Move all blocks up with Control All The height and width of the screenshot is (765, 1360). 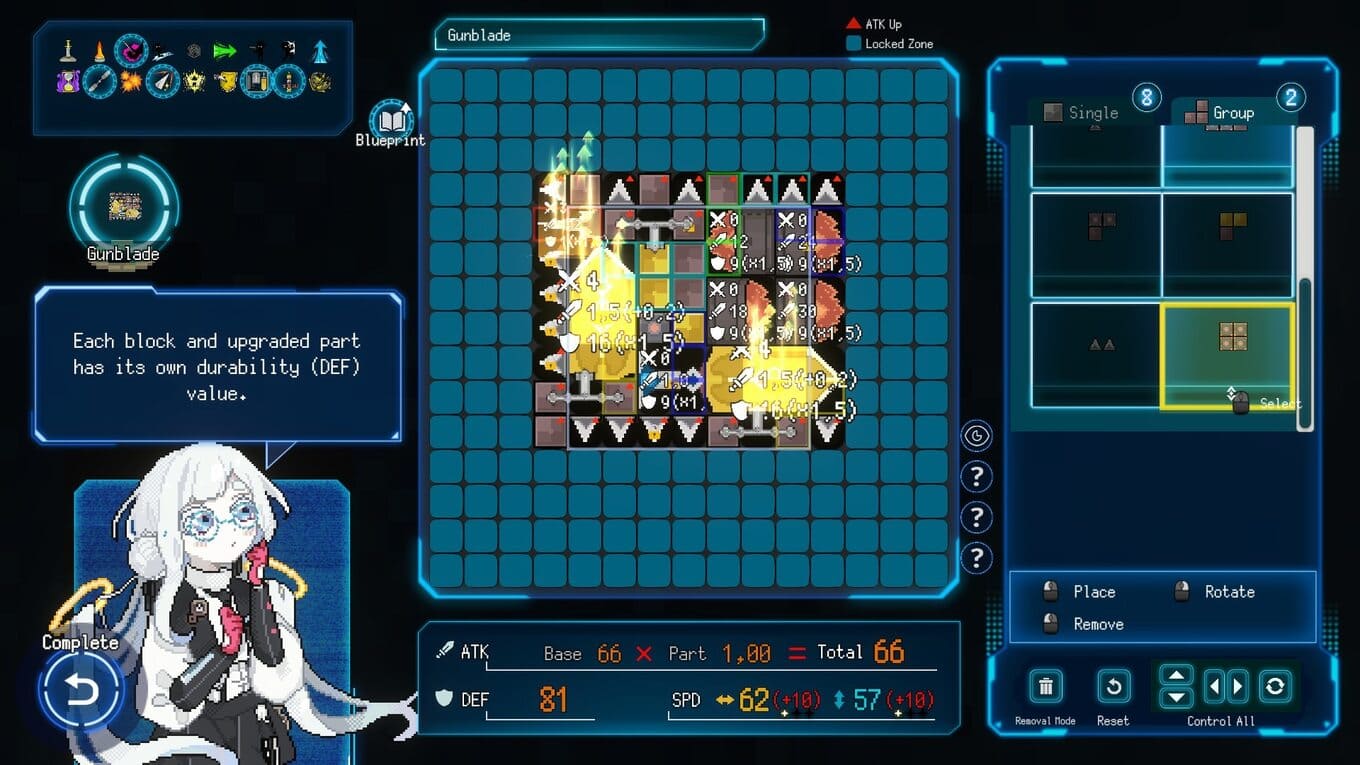[x=1175, y=675]
